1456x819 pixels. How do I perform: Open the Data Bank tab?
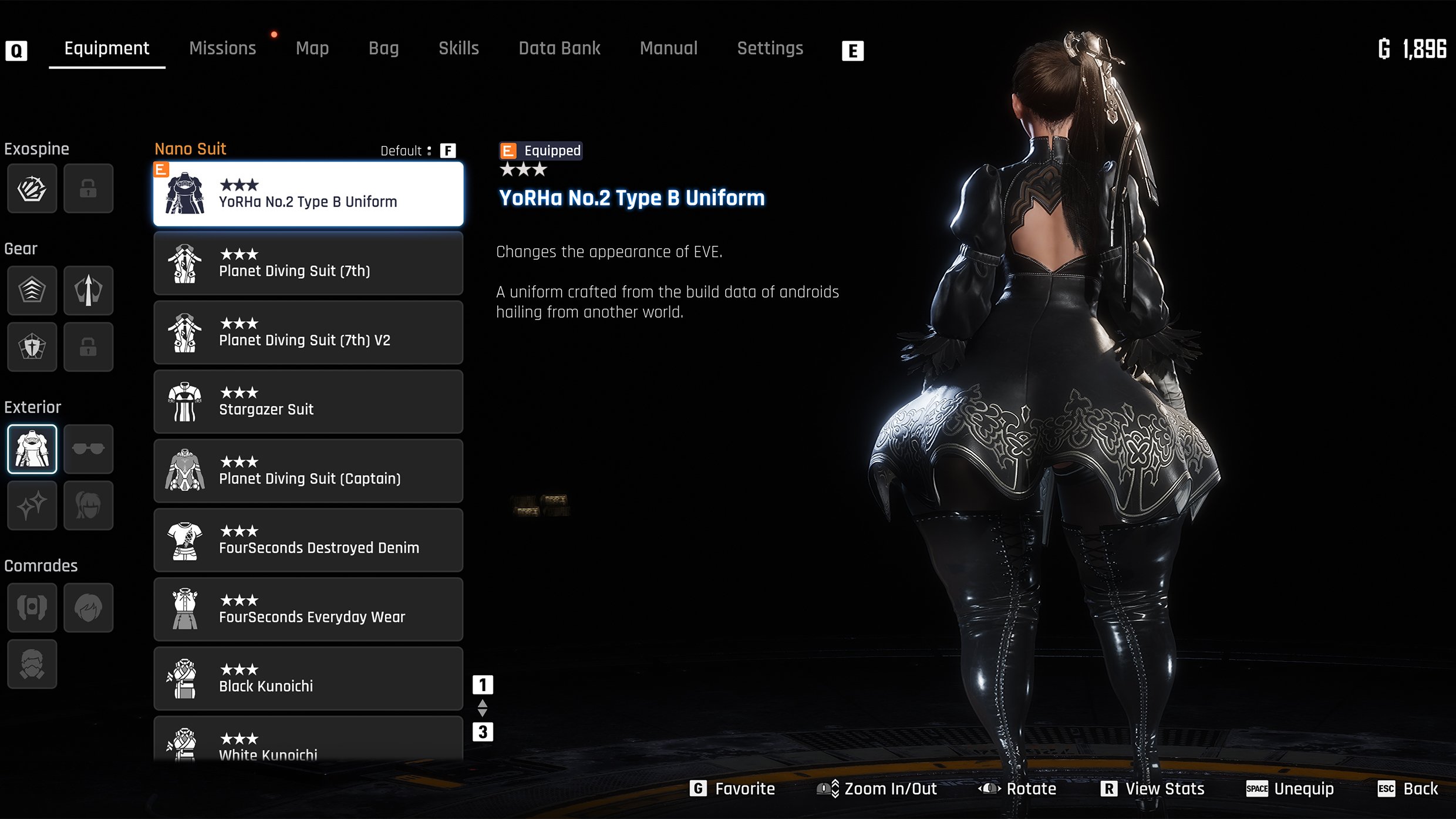point(559,48)
